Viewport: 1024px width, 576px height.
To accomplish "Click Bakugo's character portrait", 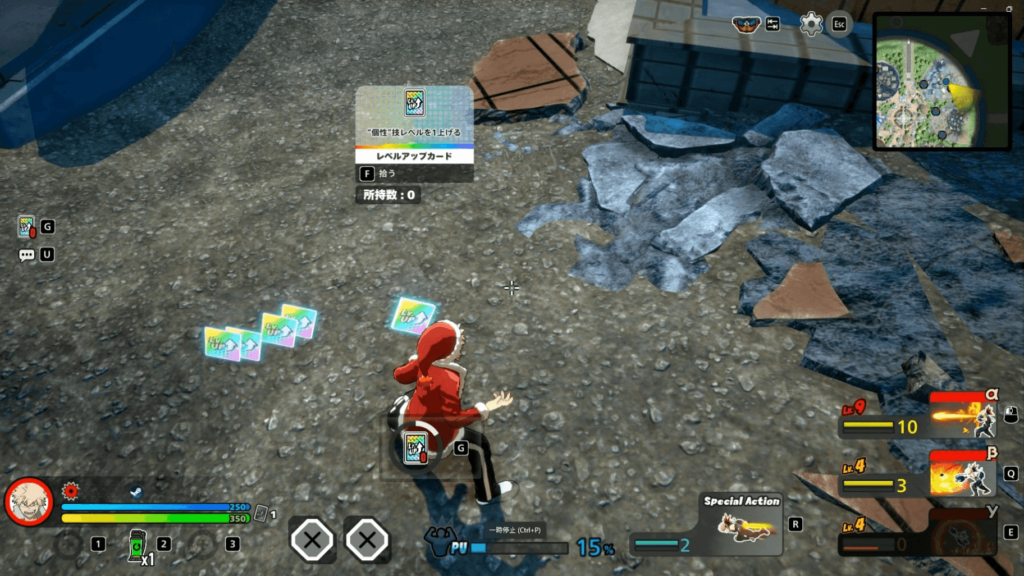I will [29, 501].
